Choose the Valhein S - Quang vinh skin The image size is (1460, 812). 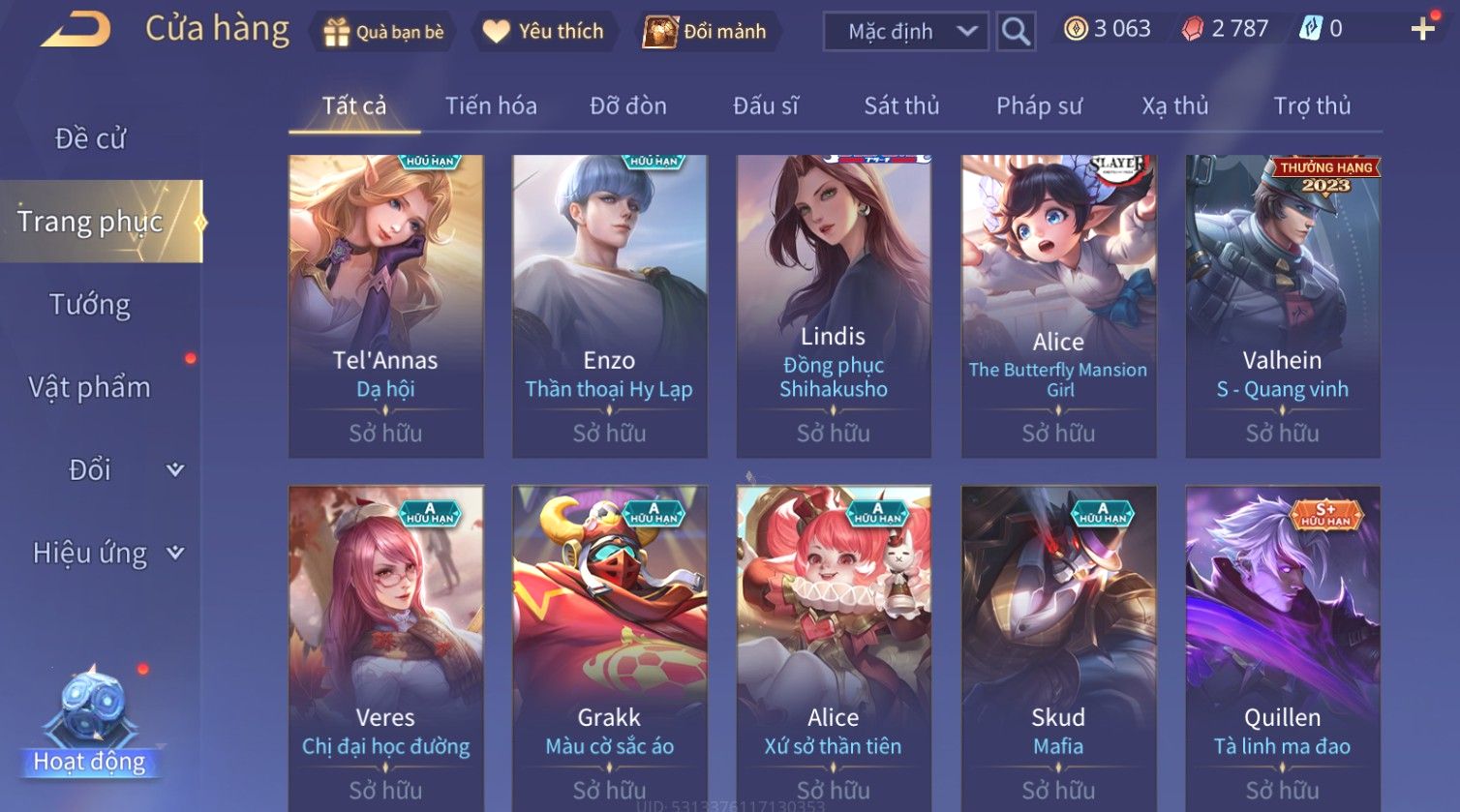(x=1283, y=306)
